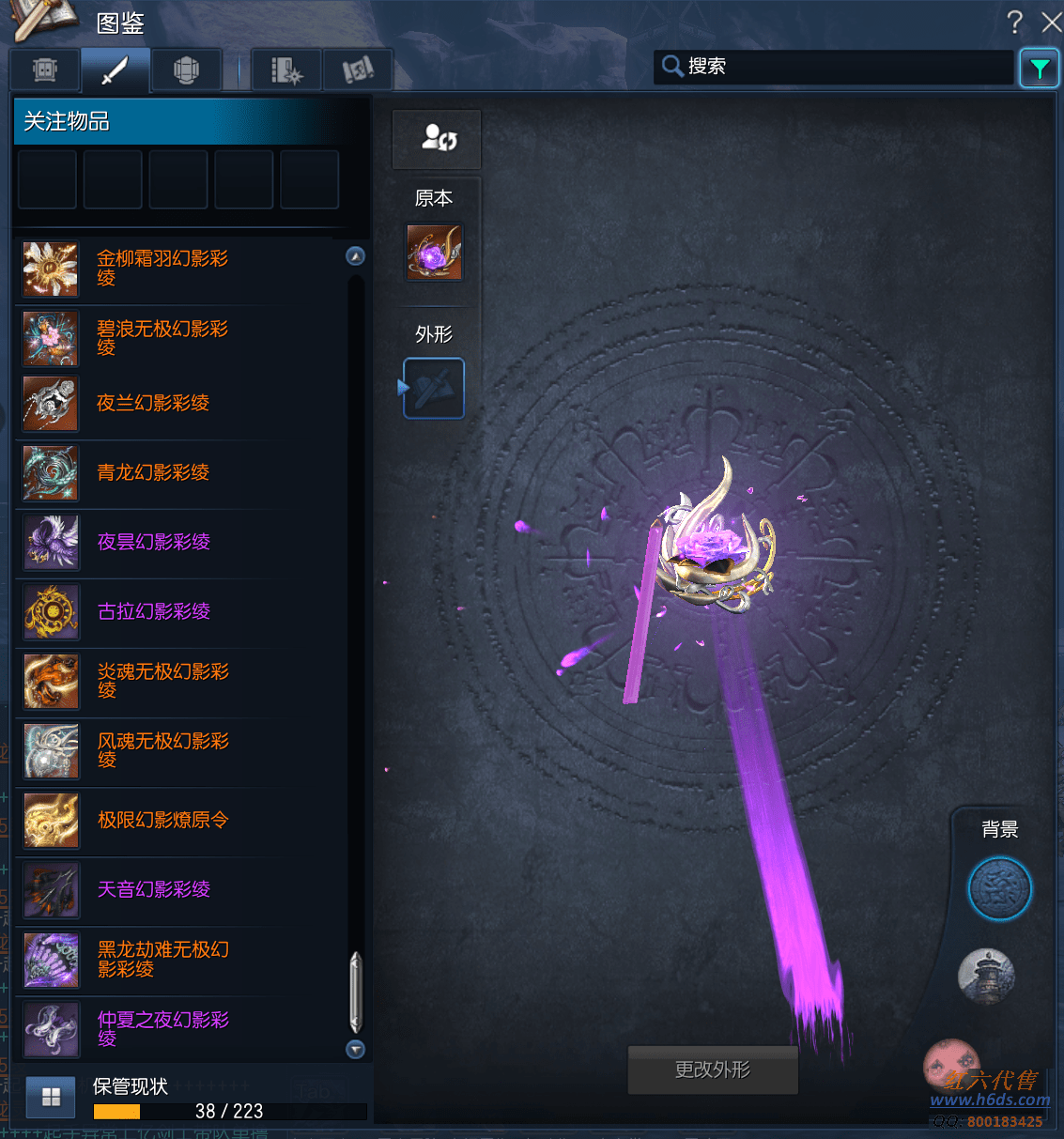The image size is (1064, 1139).
Task: Switch to the sword weapon tab
Action: pos(115,69)
